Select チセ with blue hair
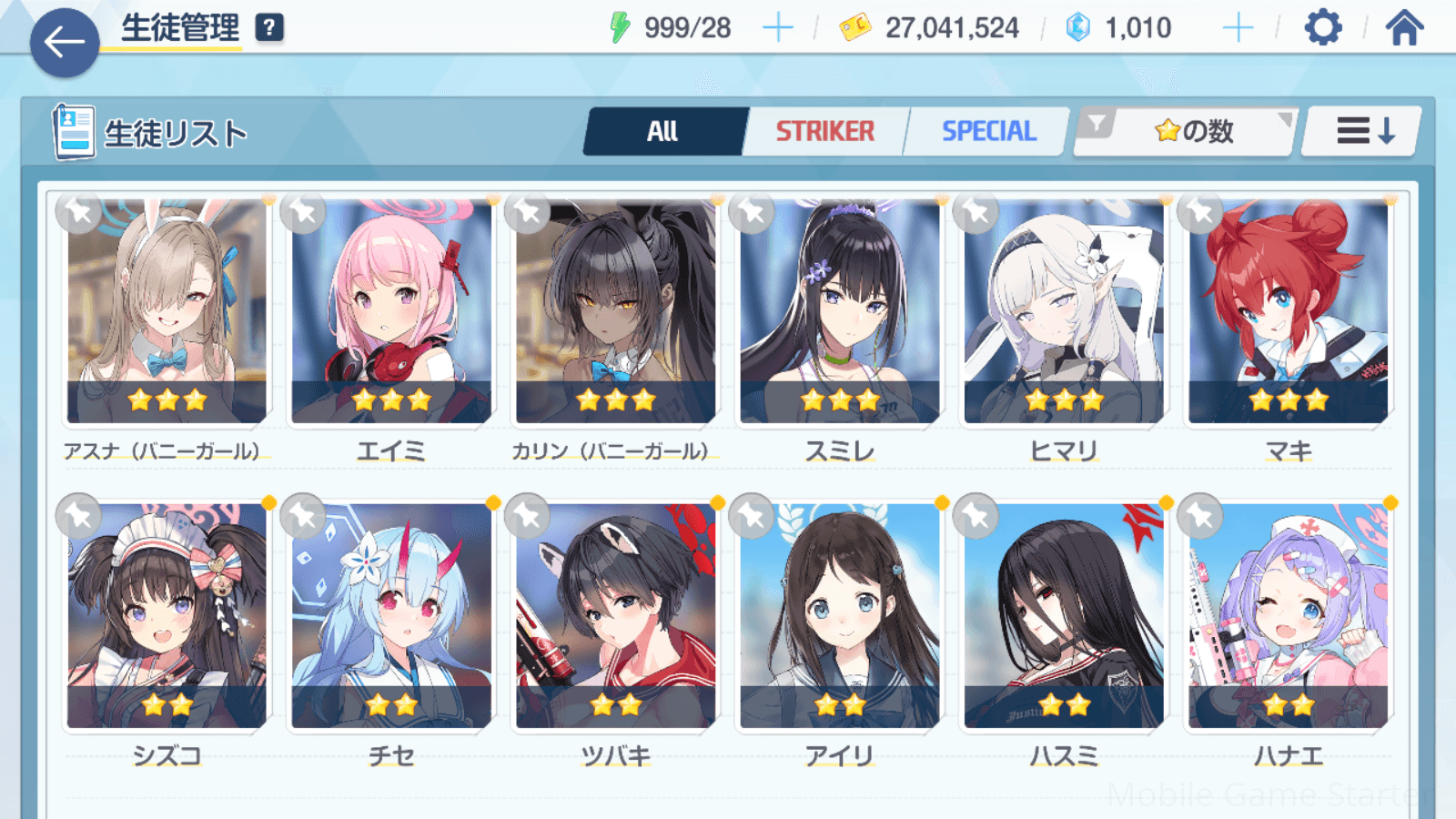 [391, 615]
